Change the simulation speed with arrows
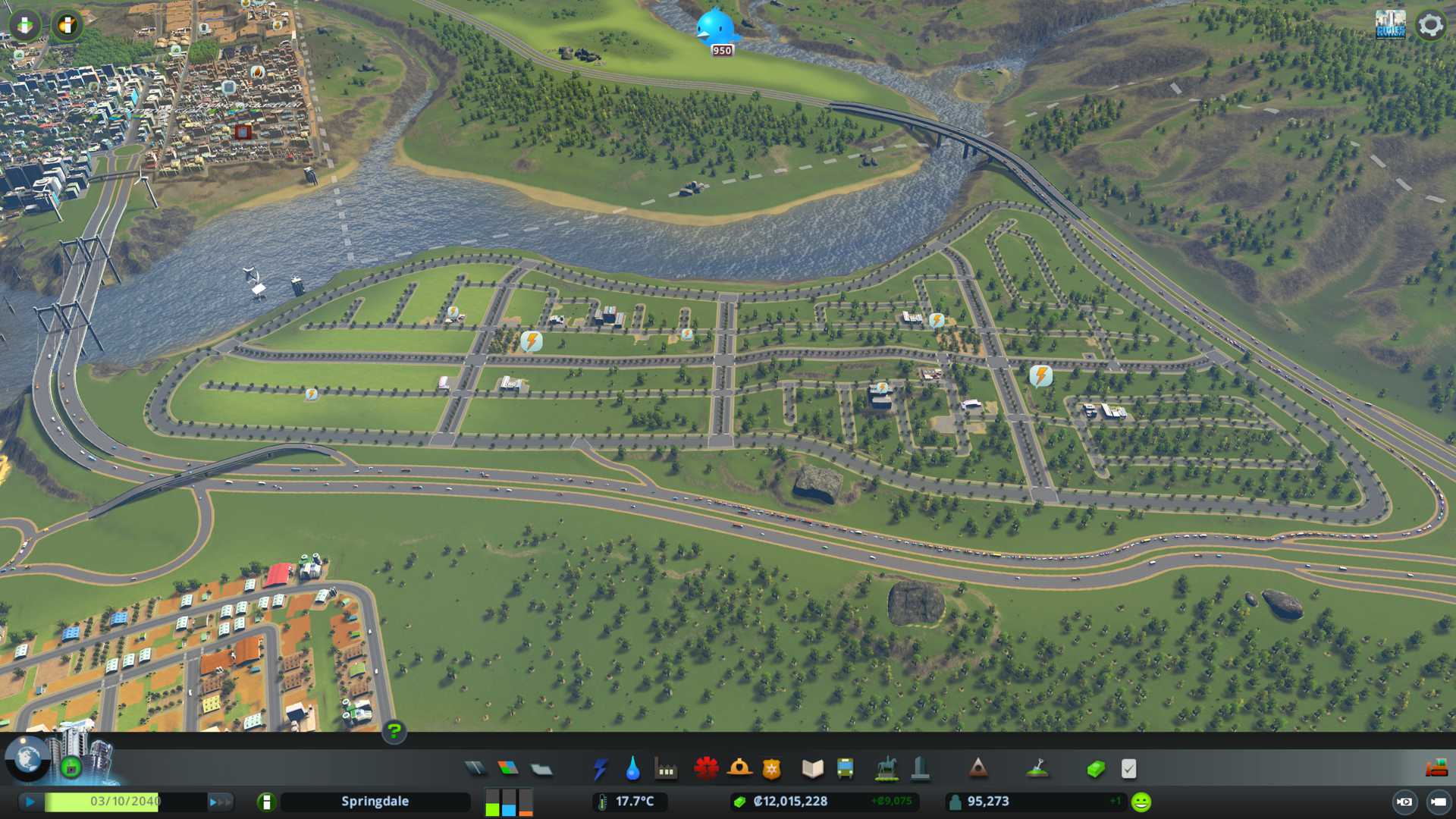The image size is (1456, 819). (x=220, y=802)
